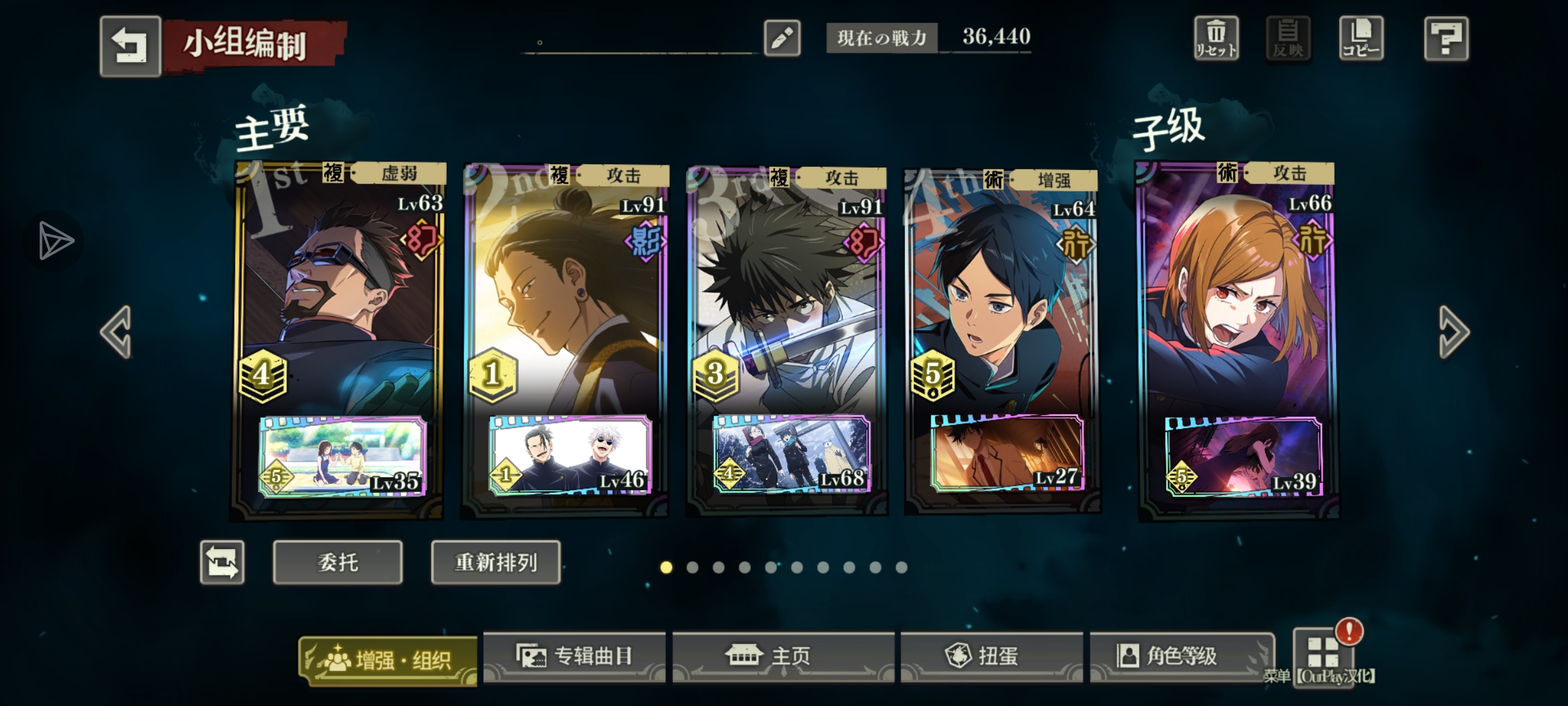Switch to the next team with right arrow
This screenshot has width=1568, height=706.
click(x=1454, y=332)
